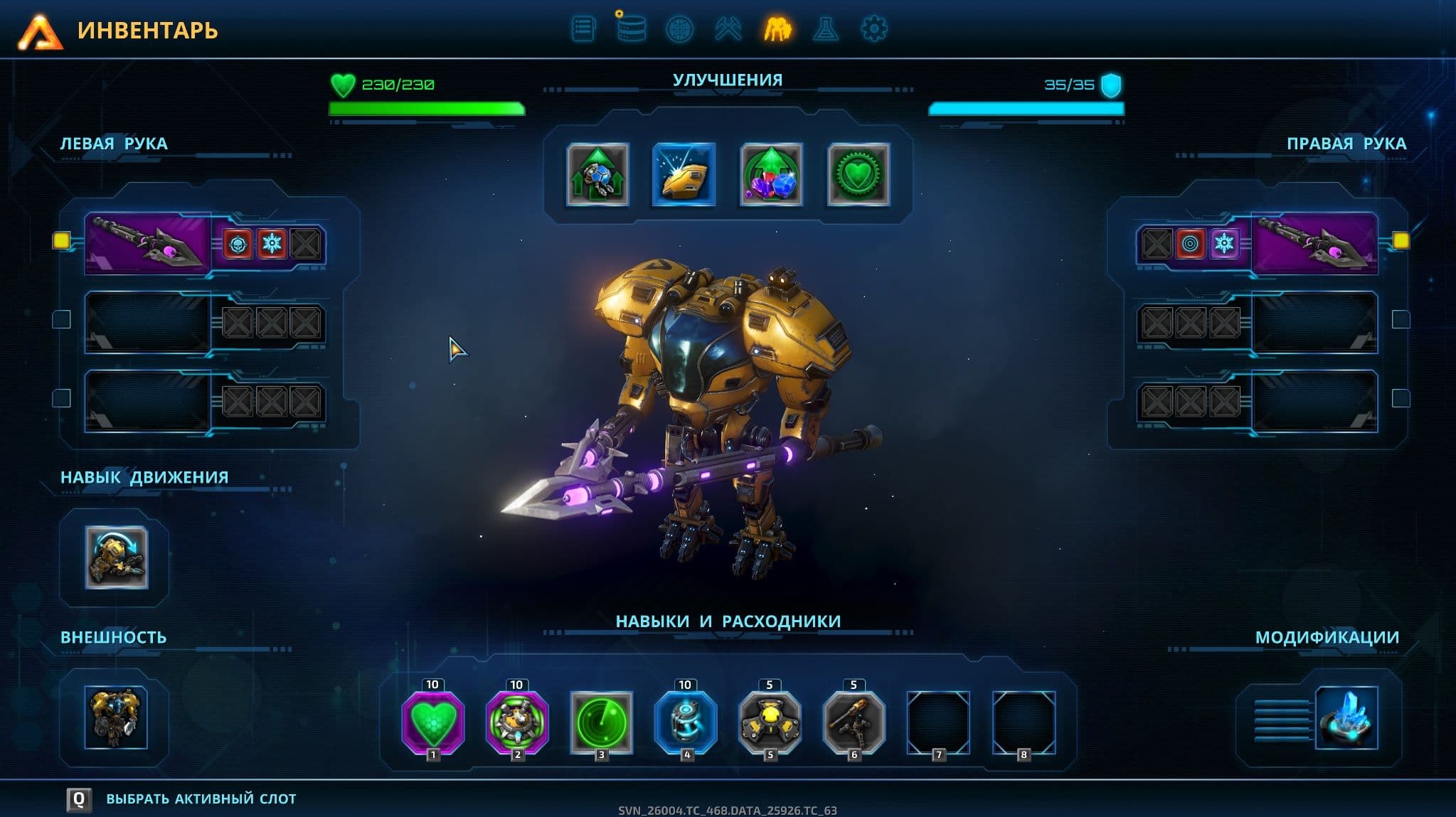The height and width of the screenshot is (817, 1456).
Task: Pick the yellow armor plate upgrade
Action: [684, 175]
